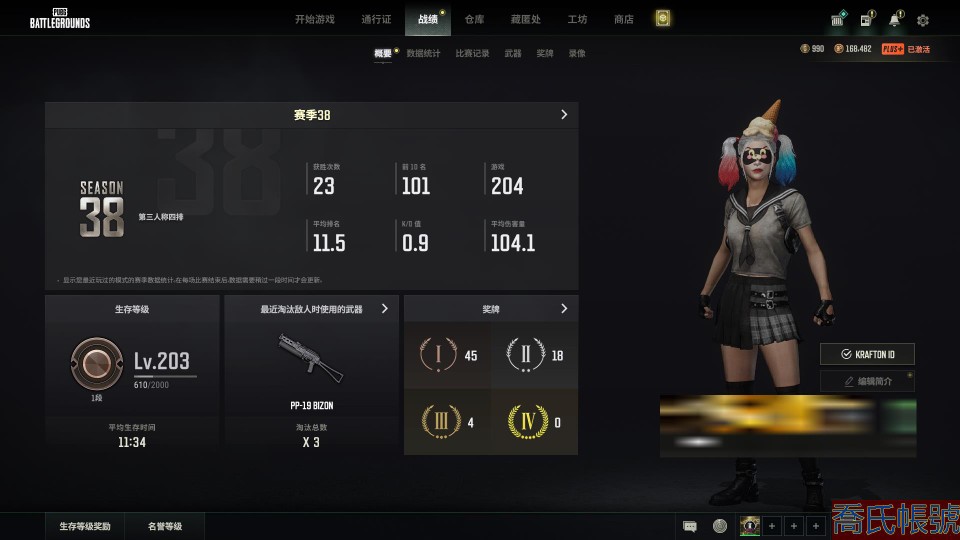
Task: Show notifications via the bell icon
Action: click(894, 20)
